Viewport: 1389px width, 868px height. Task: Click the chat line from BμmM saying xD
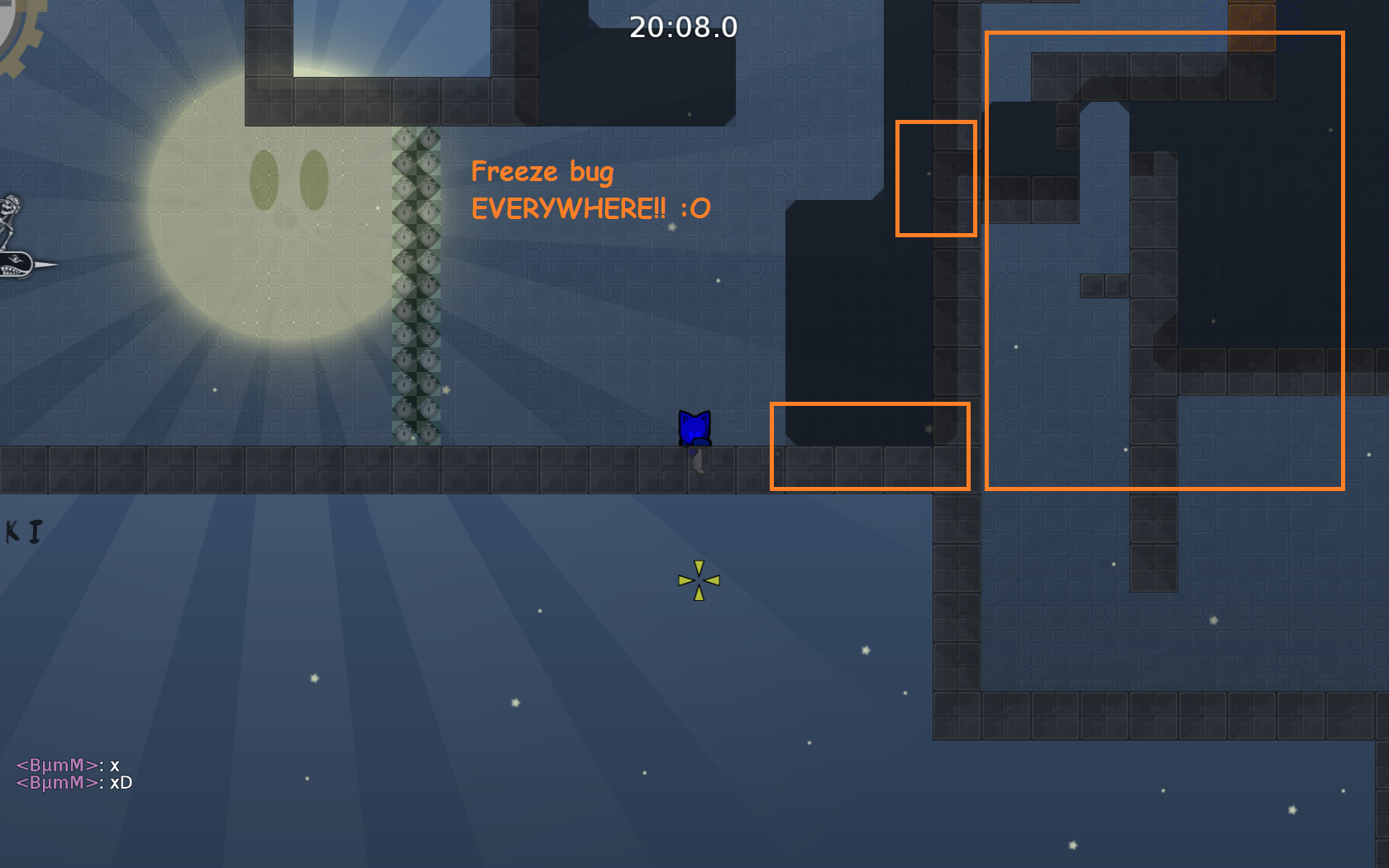pyautogui.click(x=74, y=782)
